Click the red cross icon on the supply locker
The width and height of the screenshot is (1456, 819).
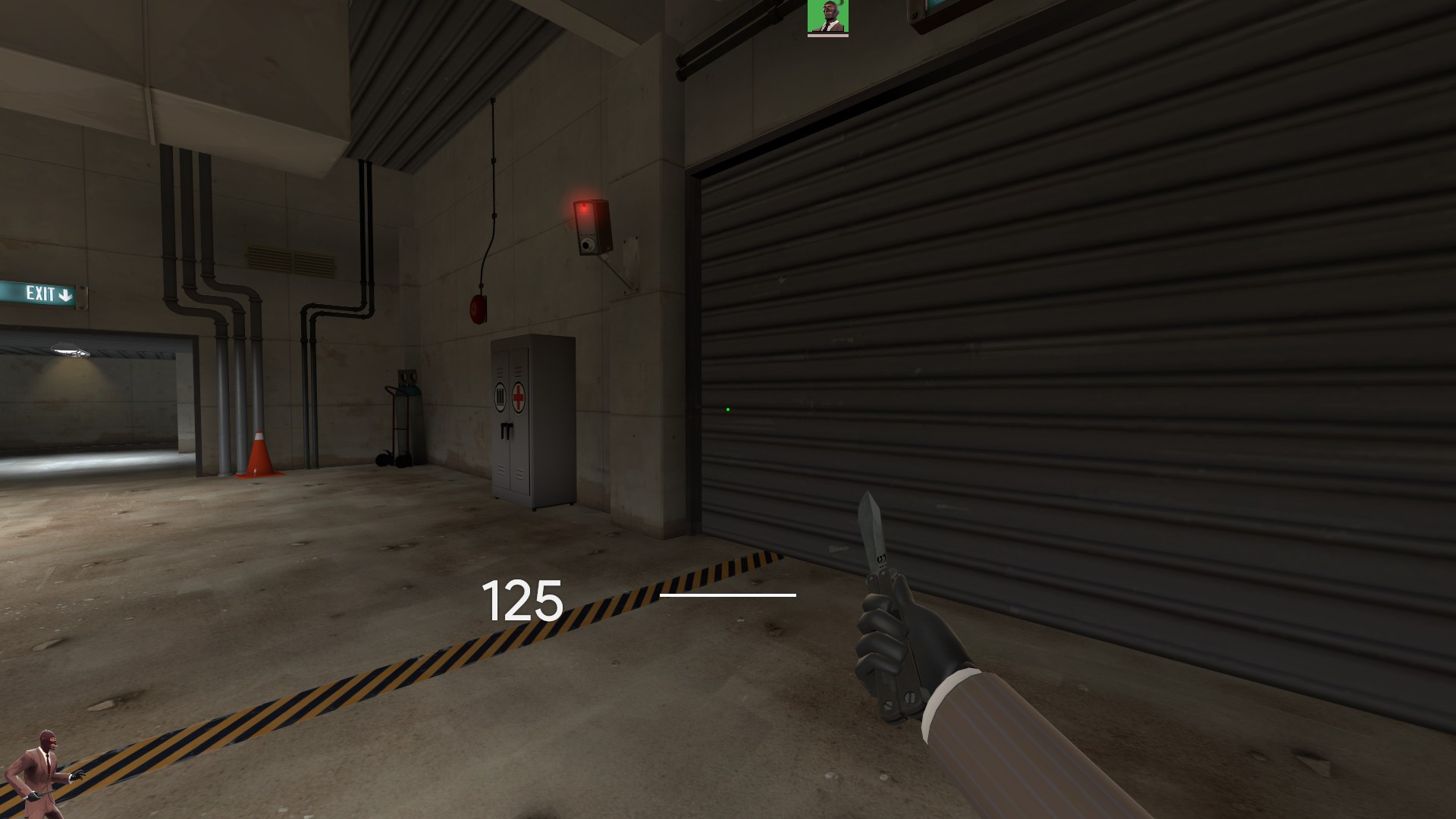coord(519,397)
